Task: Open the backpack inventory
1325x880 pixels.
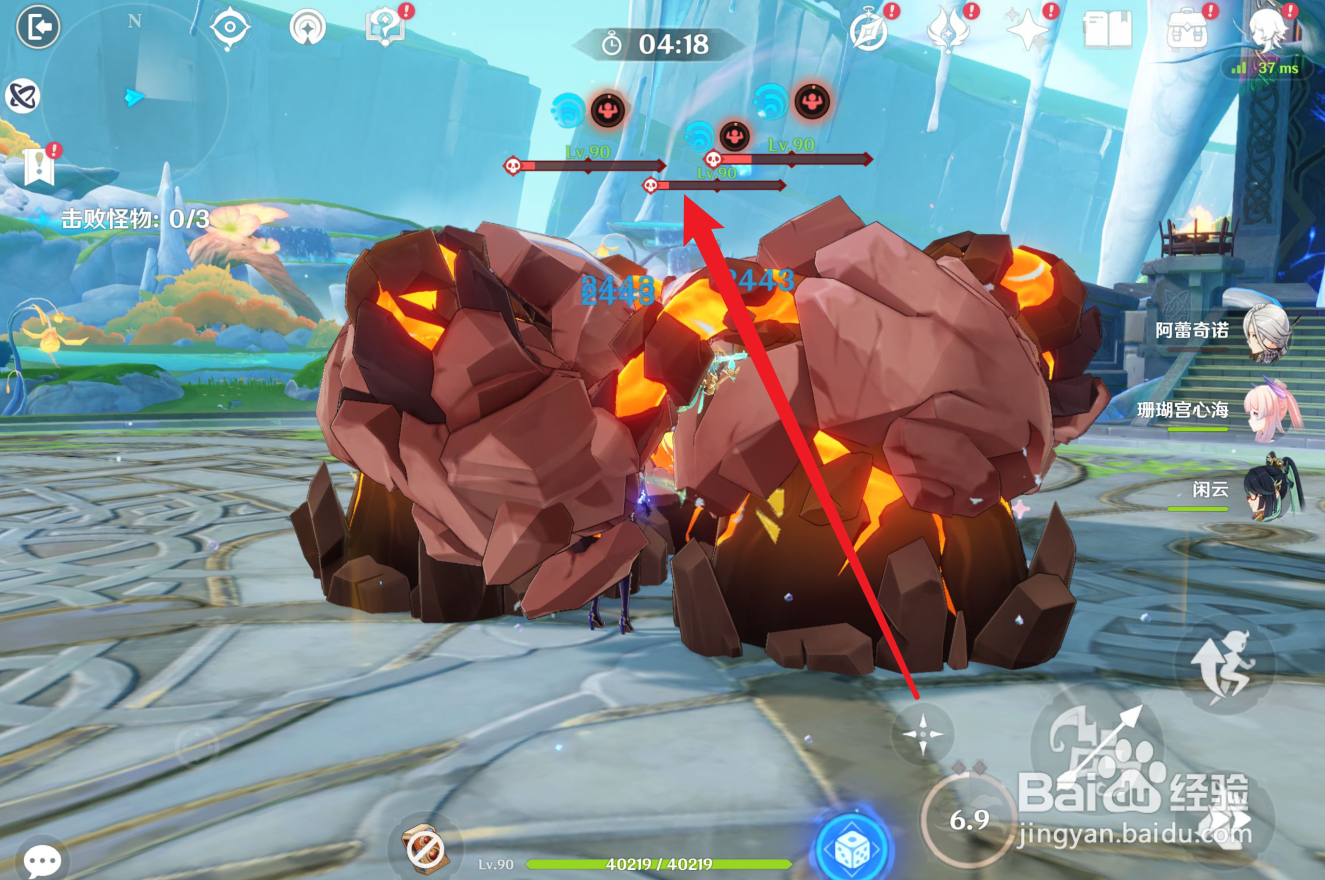Action: 1186,31
